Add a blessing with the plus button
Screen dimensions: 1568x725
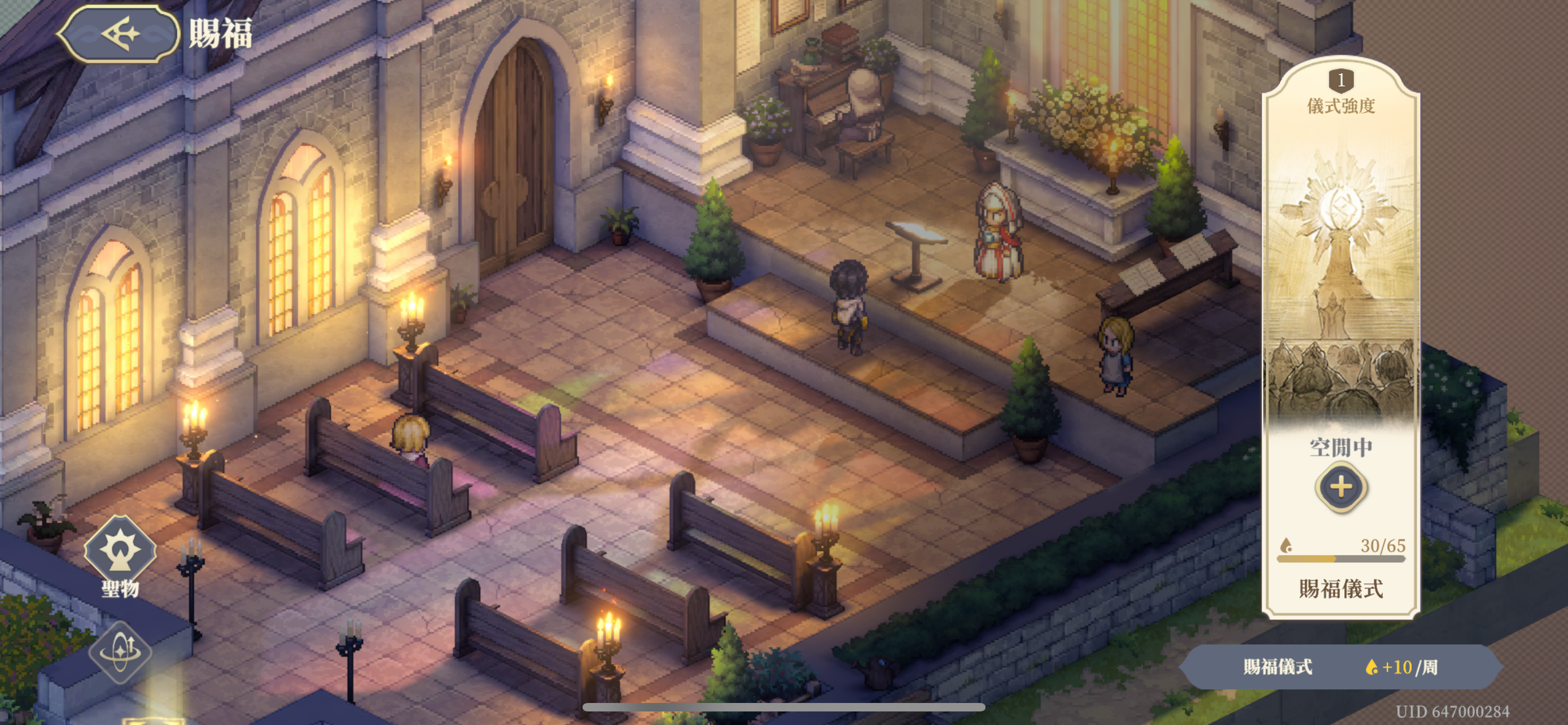[1341, 486]
